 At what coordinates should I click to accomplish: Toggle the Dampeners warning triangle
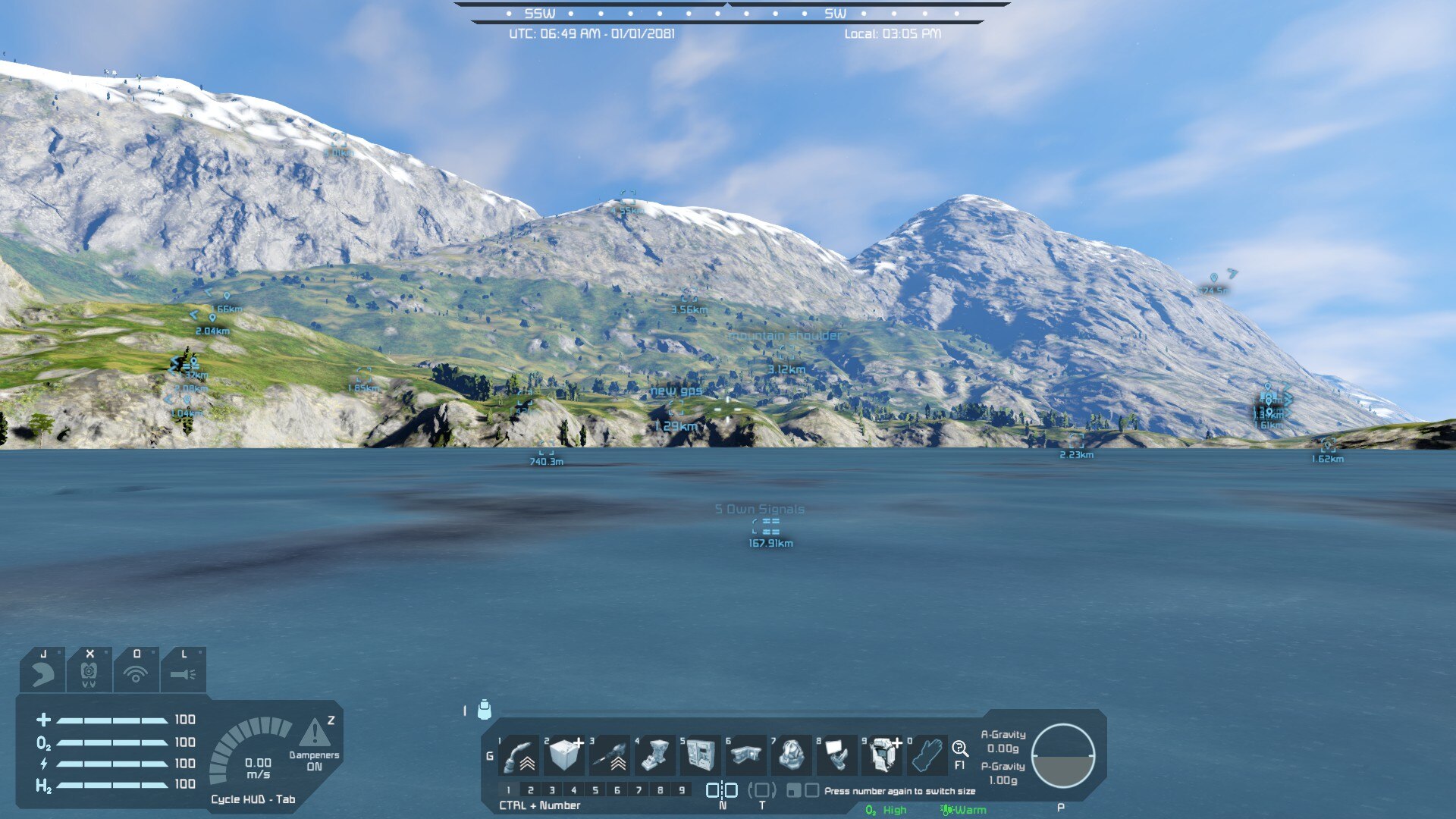pos(314,733)
